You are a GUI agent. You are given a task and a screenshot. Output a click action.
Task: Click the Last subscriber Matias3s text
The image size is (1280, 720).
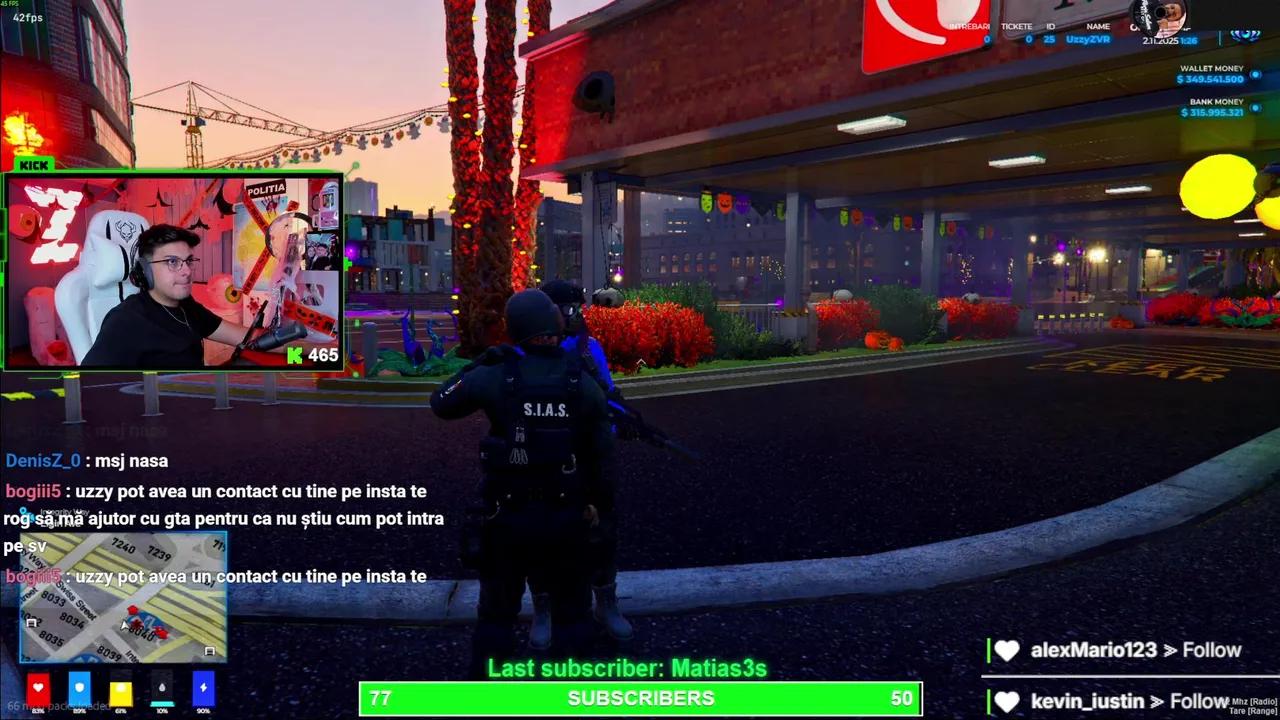click(x=628, y=667)
